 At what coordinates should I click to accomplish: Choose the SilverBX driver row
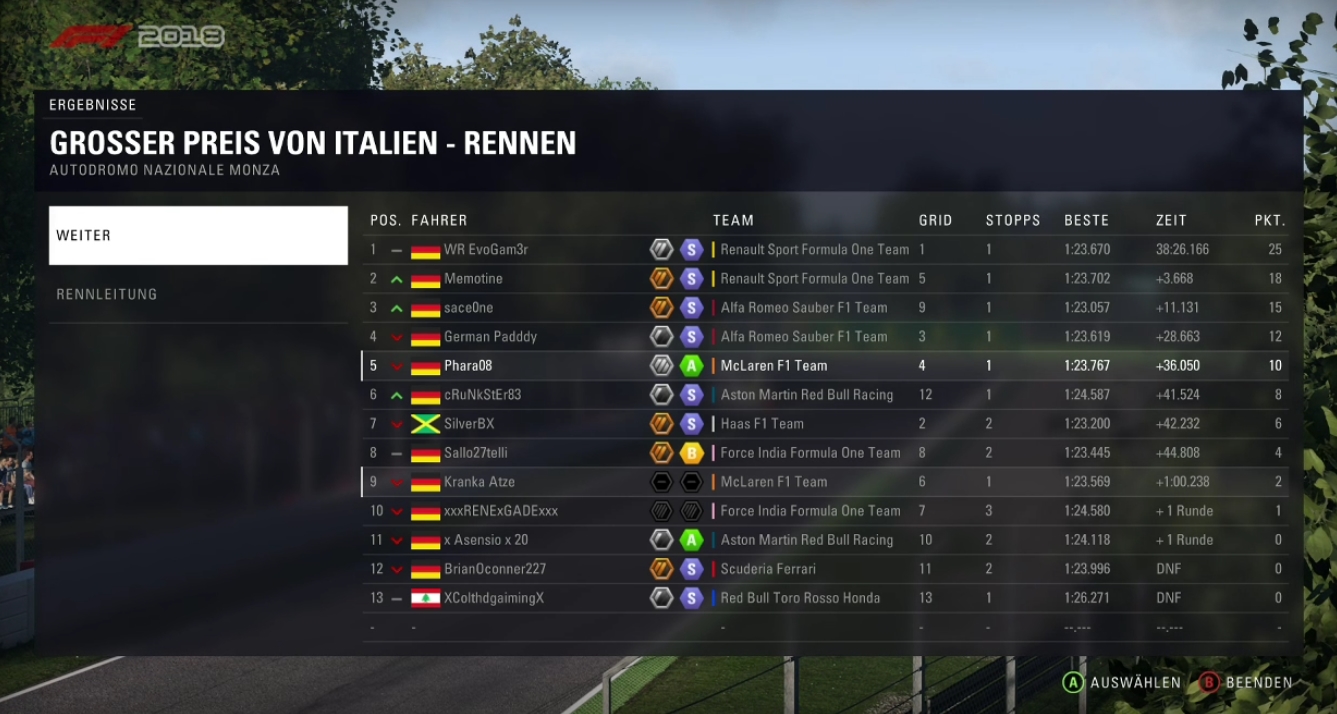(825, 424)
